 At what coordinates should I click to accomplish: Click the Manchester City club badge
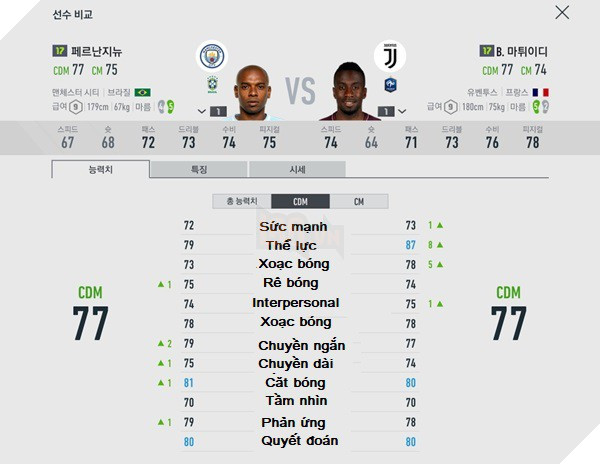click(213, 56)
